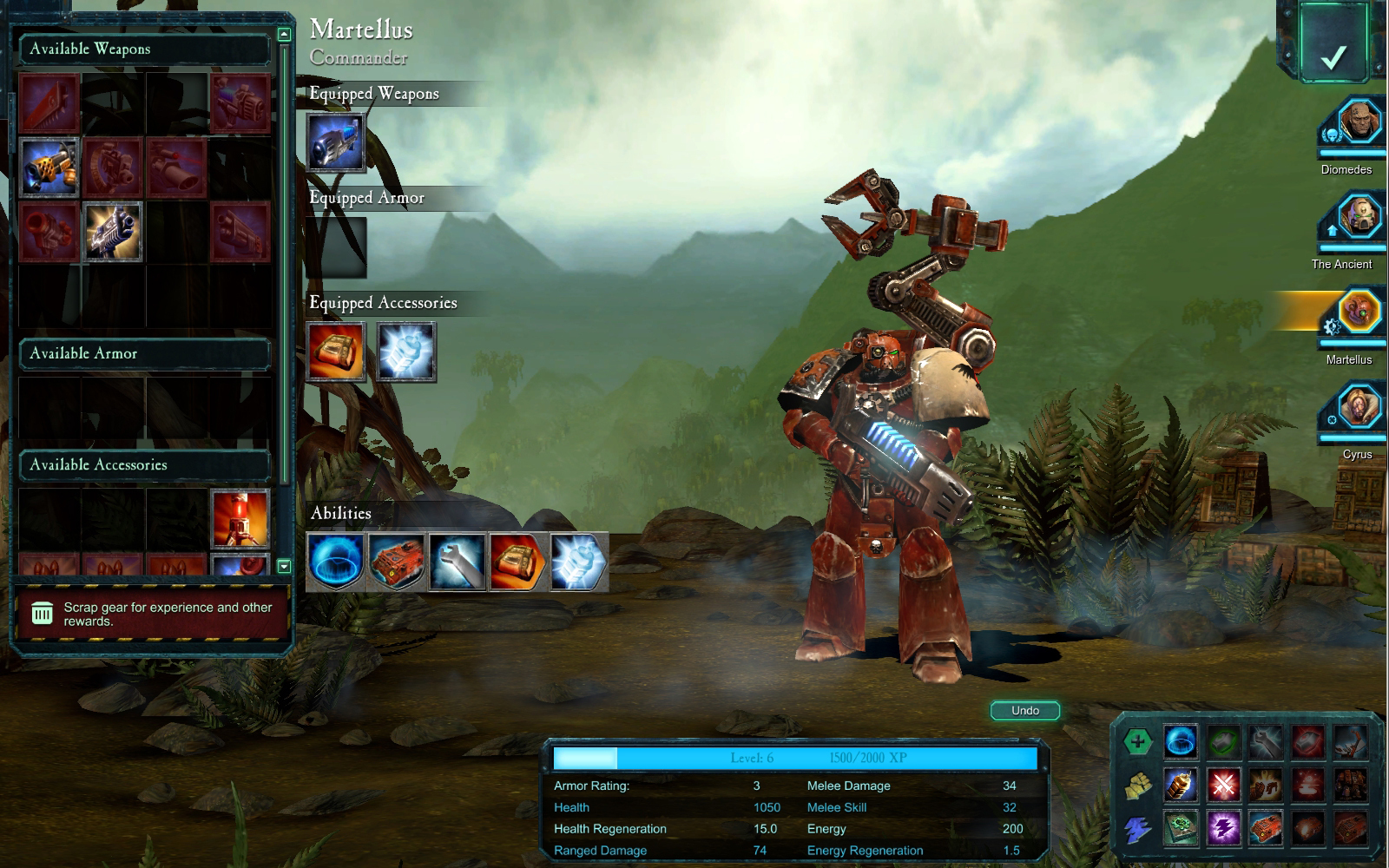
Task: Select the orange supply pack in Equipped Accessories
Action: (x=336, y=352)
